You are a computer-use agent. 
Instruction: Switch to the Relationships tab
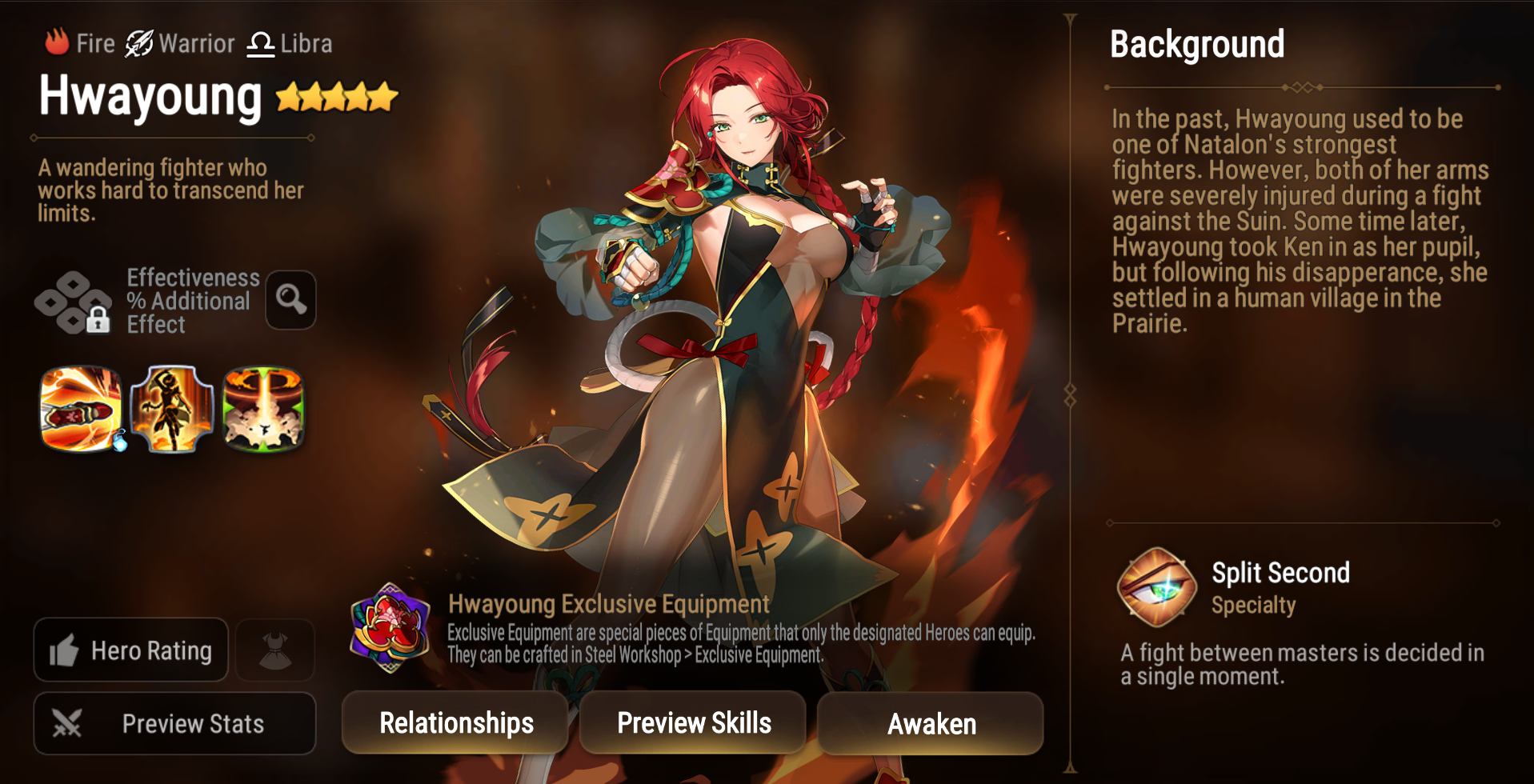click(455, 722)
